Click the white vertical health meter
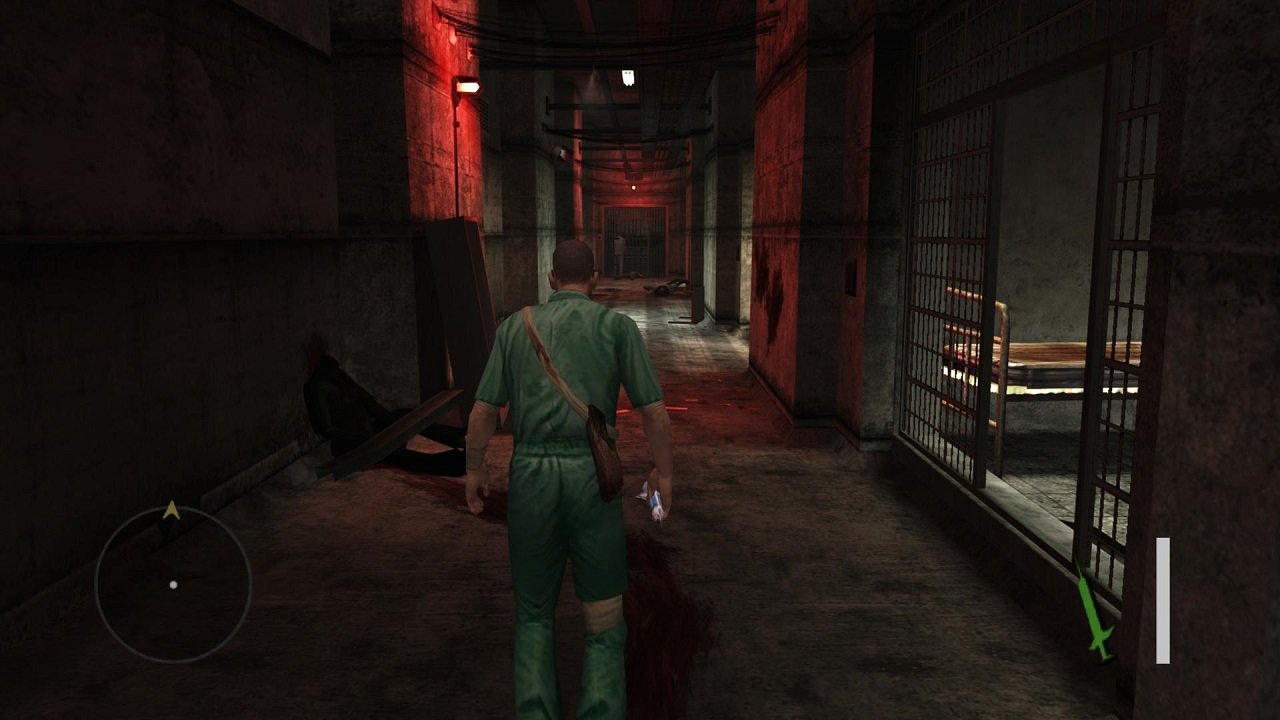This screenshot has width=1280, height=720. [1163, 600]
